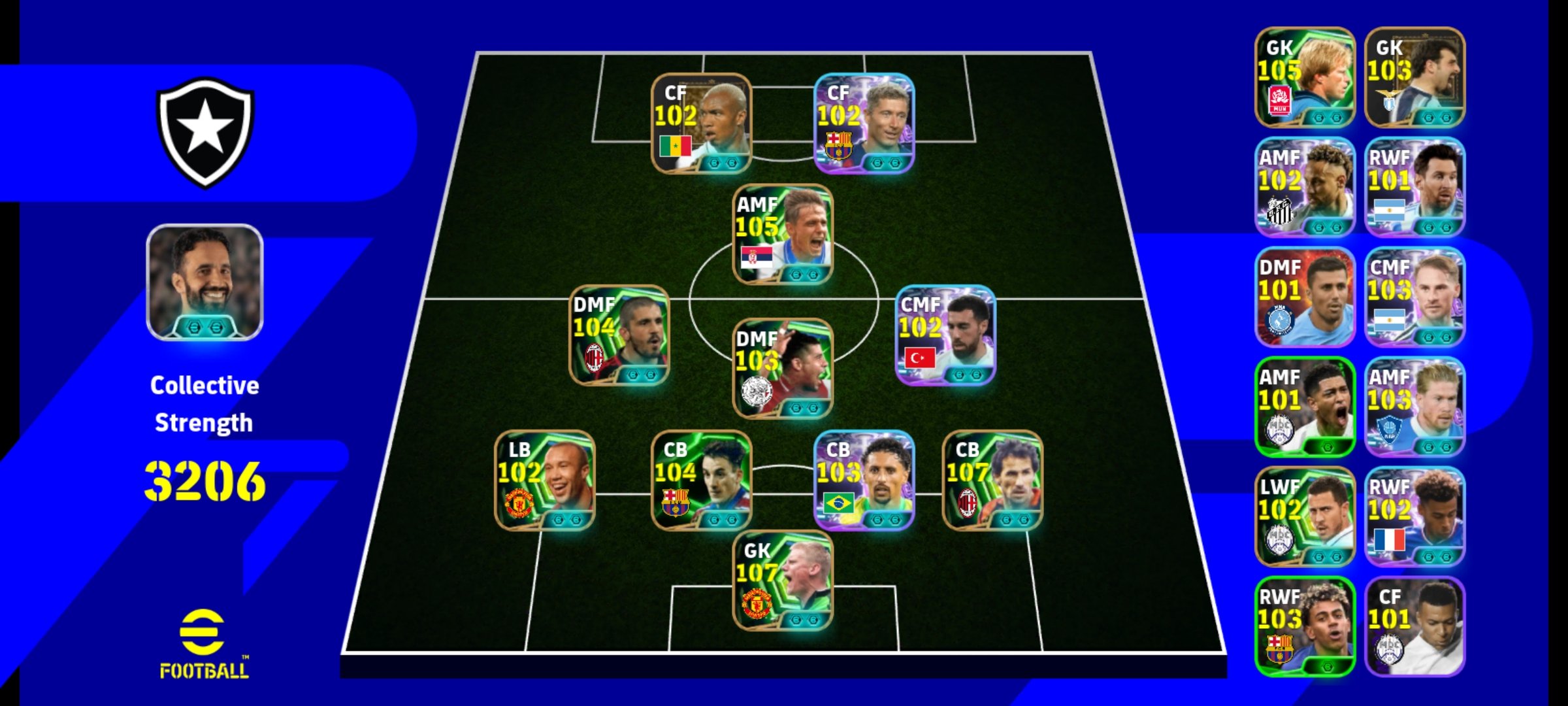This screenshot has height=706, width=1568.
Task: Select the DMF 103 midfielder card
Action: pyautogui.click(x=783, y=369)
